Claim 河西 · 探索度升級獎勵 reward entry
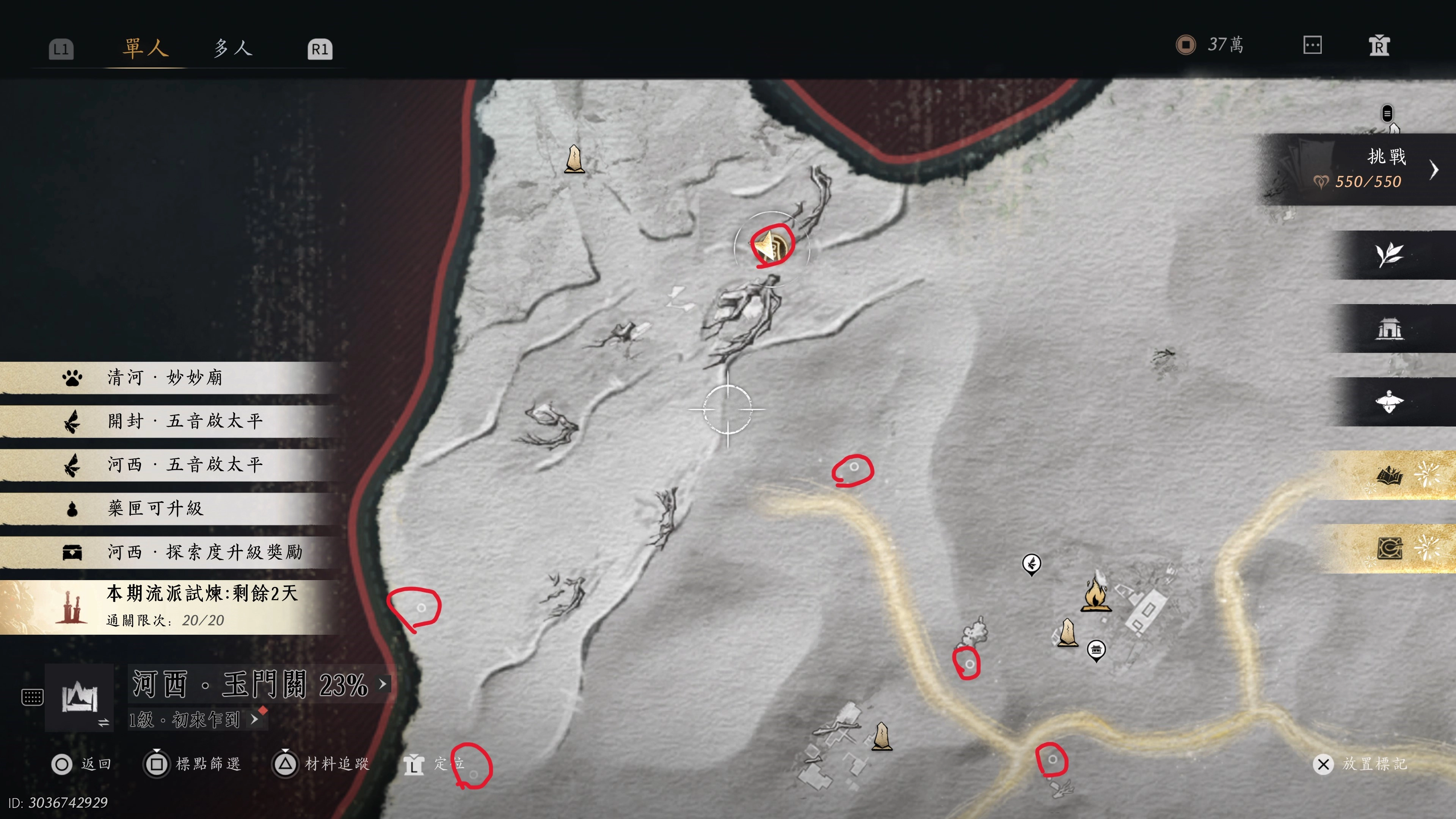Screen dimensions: 1456x819 pos(205,552)
